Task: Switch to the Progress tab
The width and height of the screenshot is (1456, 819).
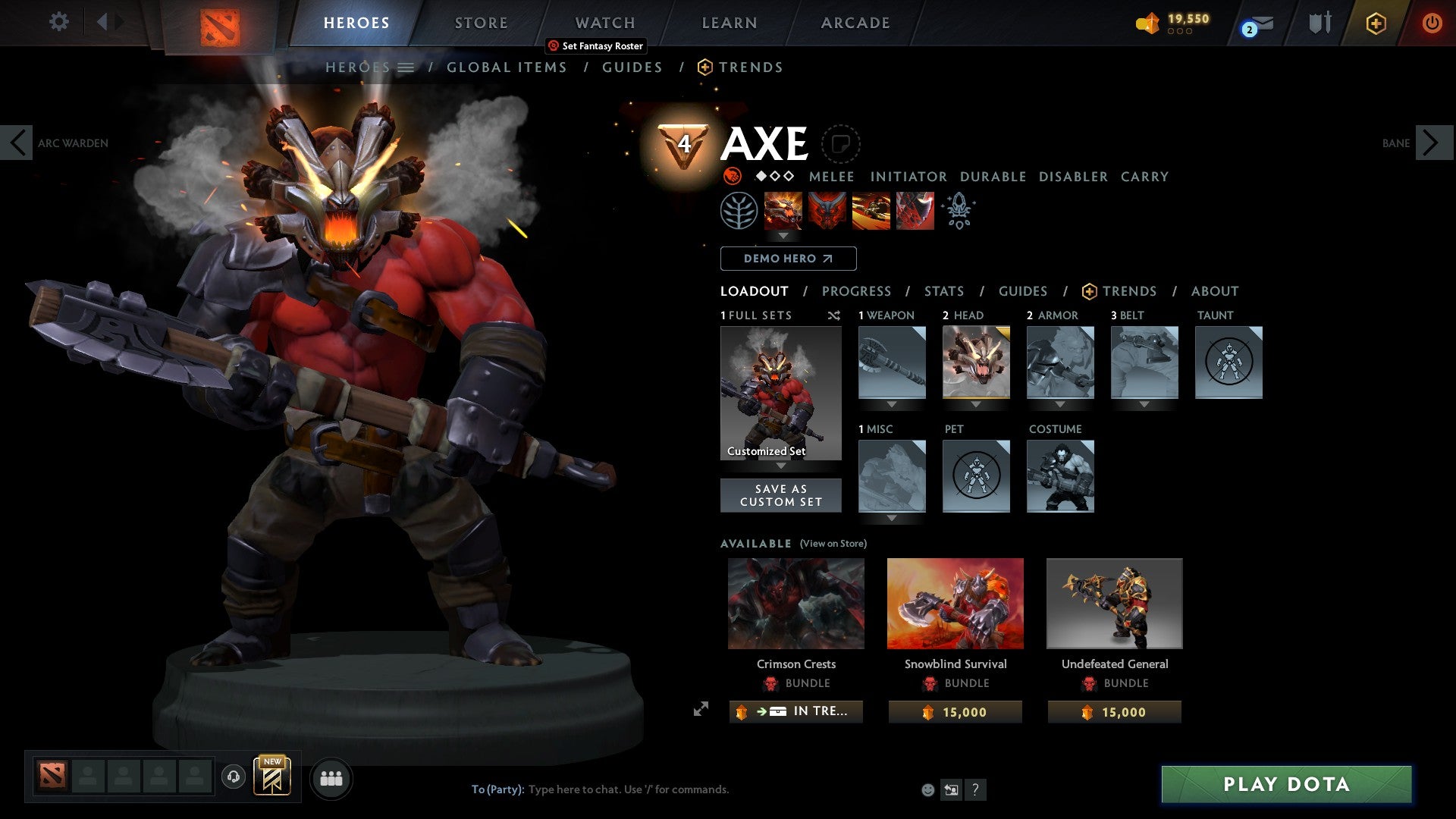Action: click(x=857, y=291)
